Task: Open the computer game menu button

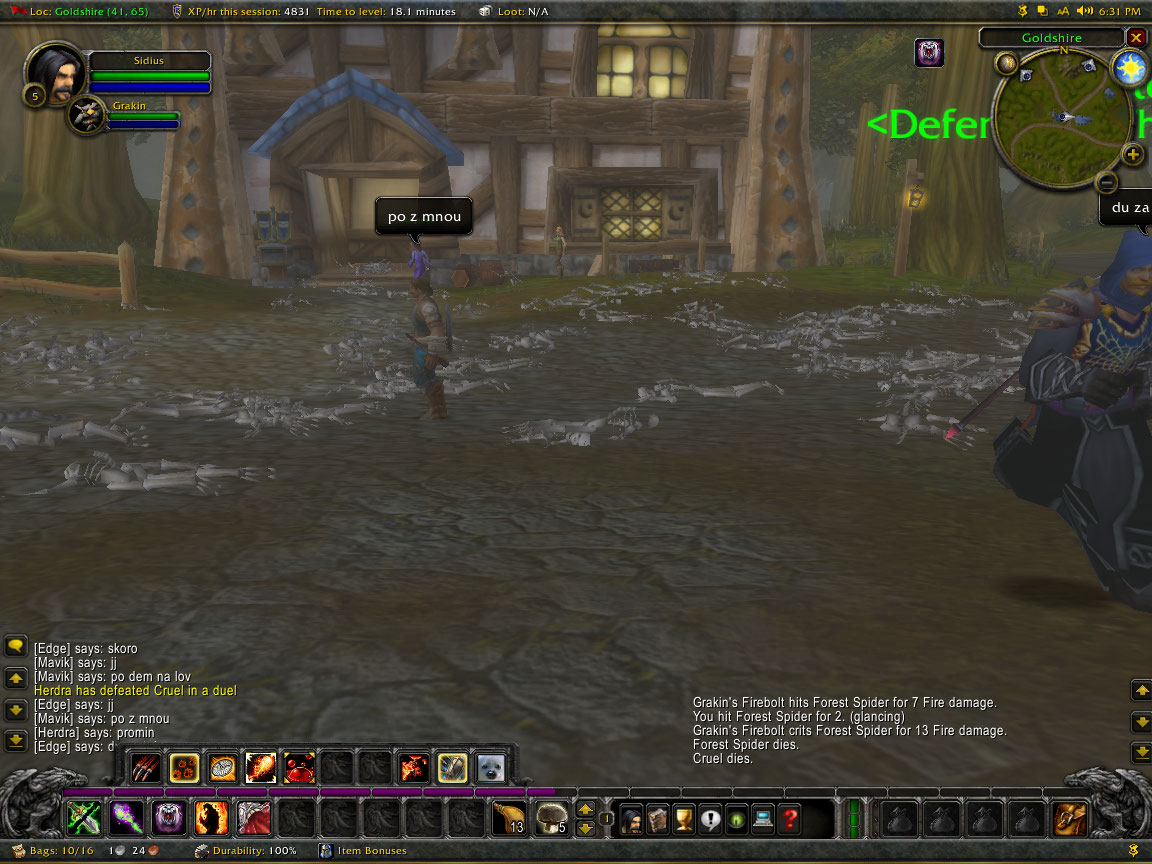Action: point(763,820)
